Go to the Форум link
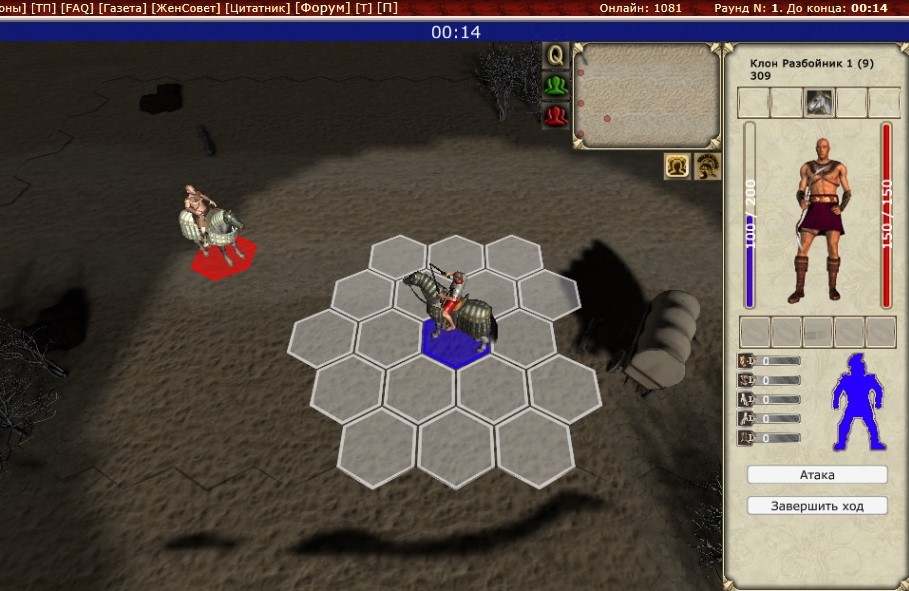The width and height of the screenshot is (909, 591). pos(323,8)
